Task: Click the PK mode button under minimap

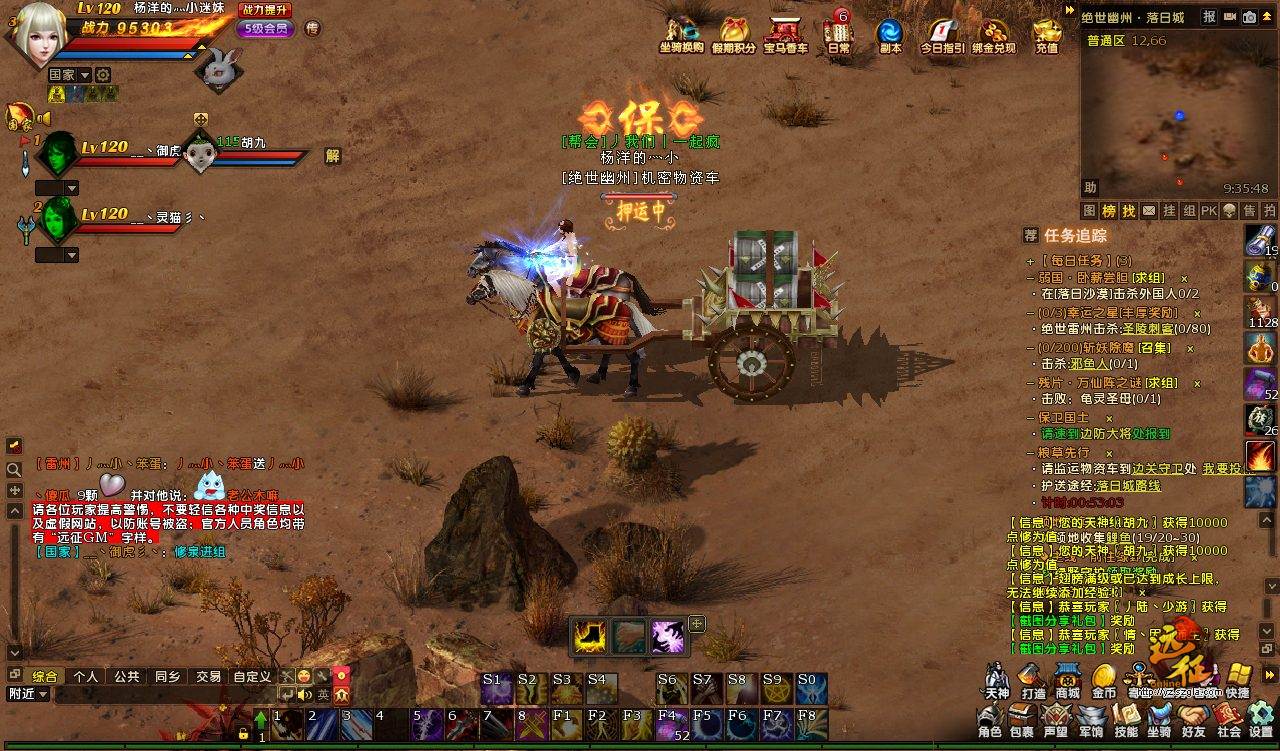Action: 1208,211
